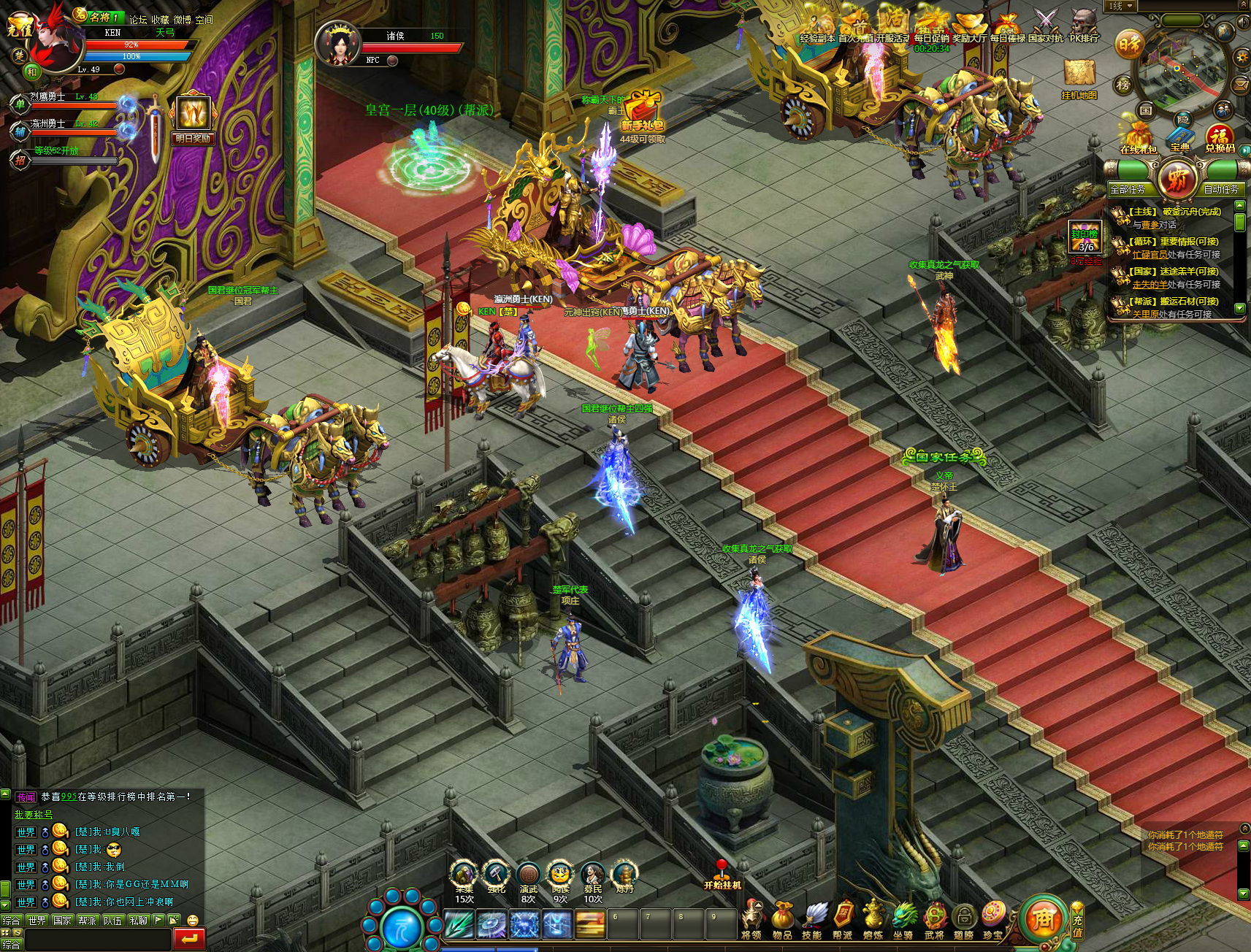Switch chat to the 帮派 tab
Image resolution: width=1251 pixels, height=952 pixels.
click(x=88, y=921)
